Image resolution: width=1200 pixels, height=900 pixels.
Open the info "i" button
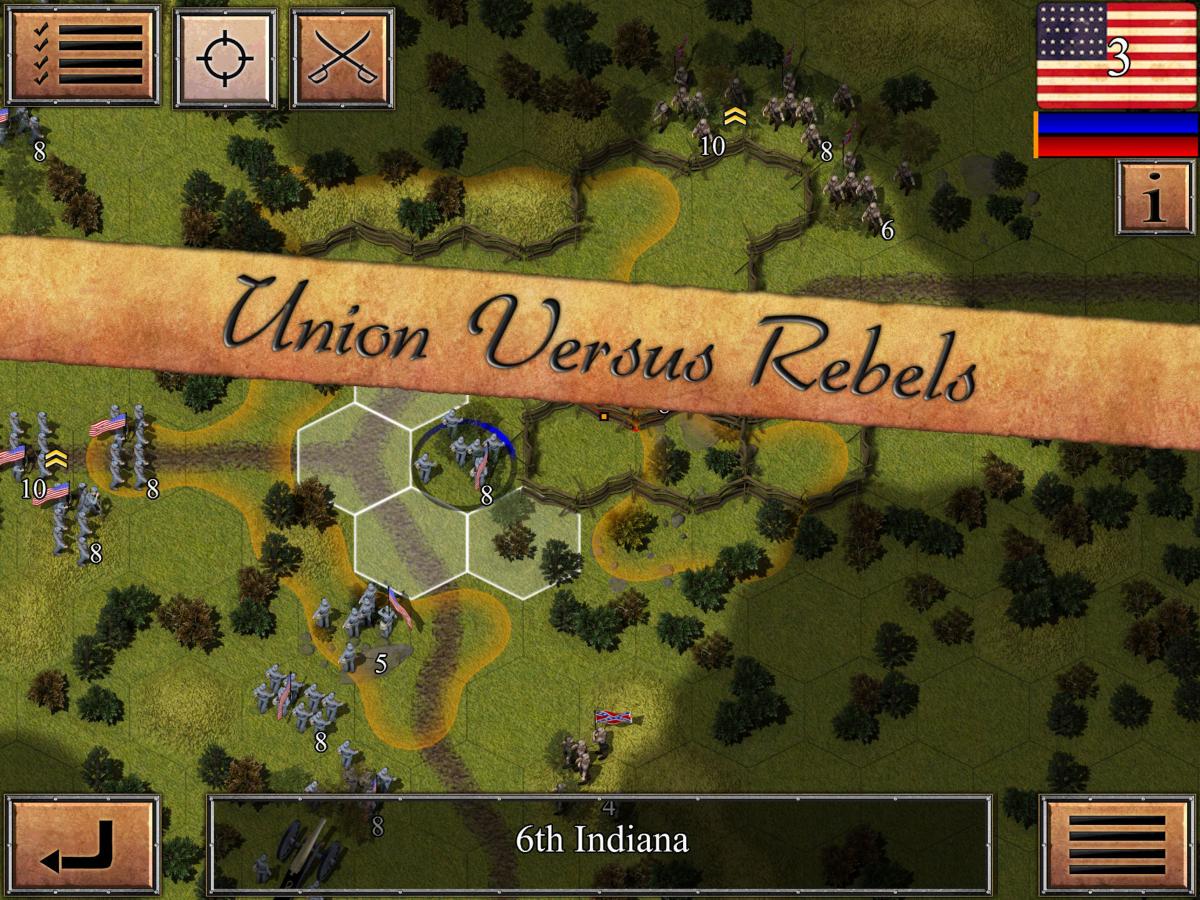(x=1155, y=198)
